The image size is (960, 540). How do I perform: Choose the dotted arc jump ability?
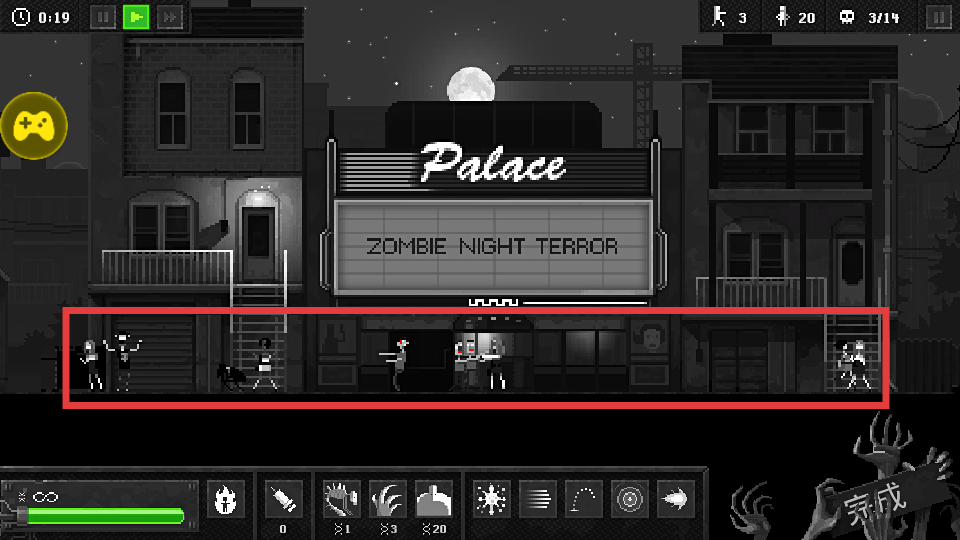(x=584, y=499)
